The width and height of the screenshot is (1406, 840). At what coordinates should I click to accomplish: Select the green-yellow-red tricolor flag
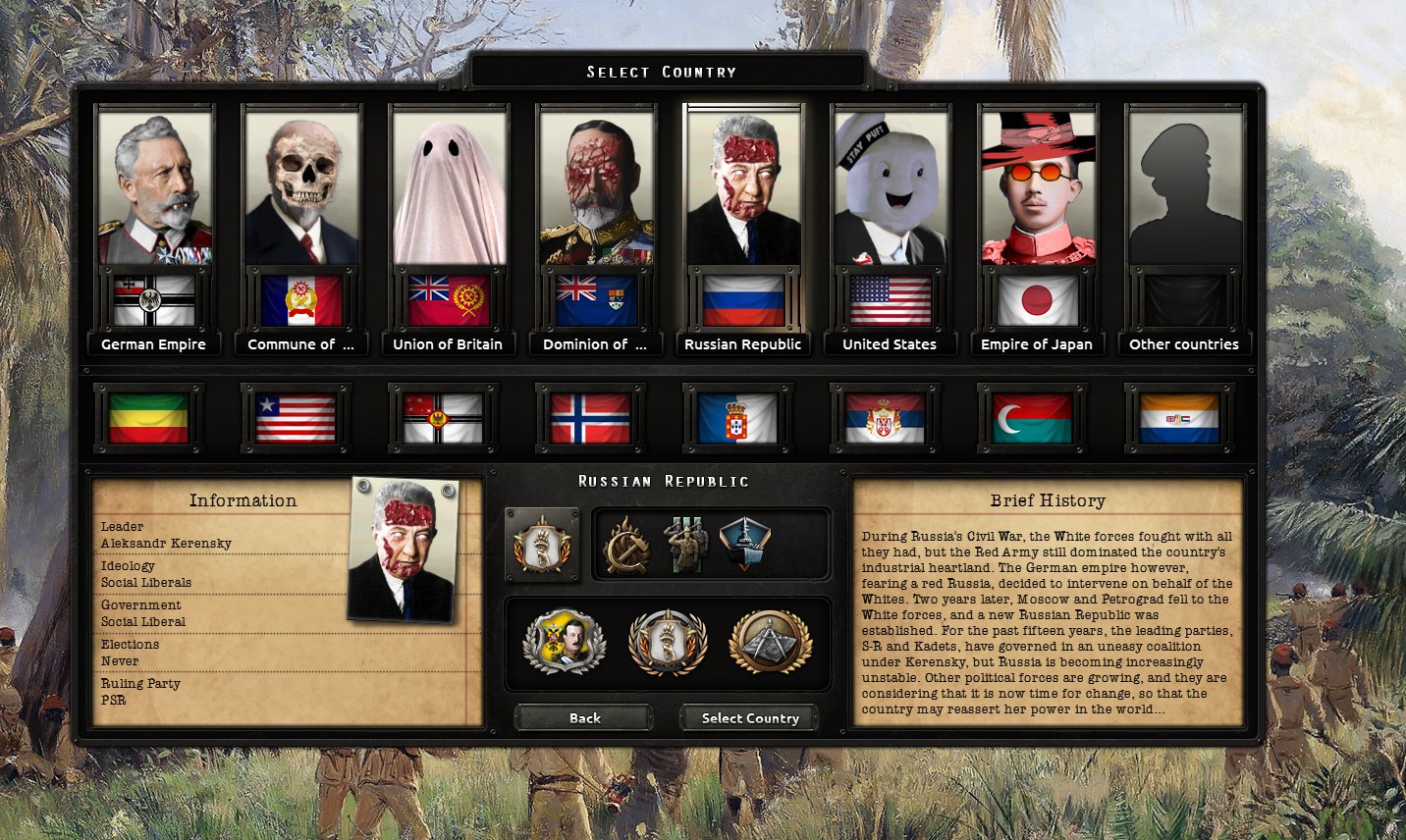pos(149,419)
